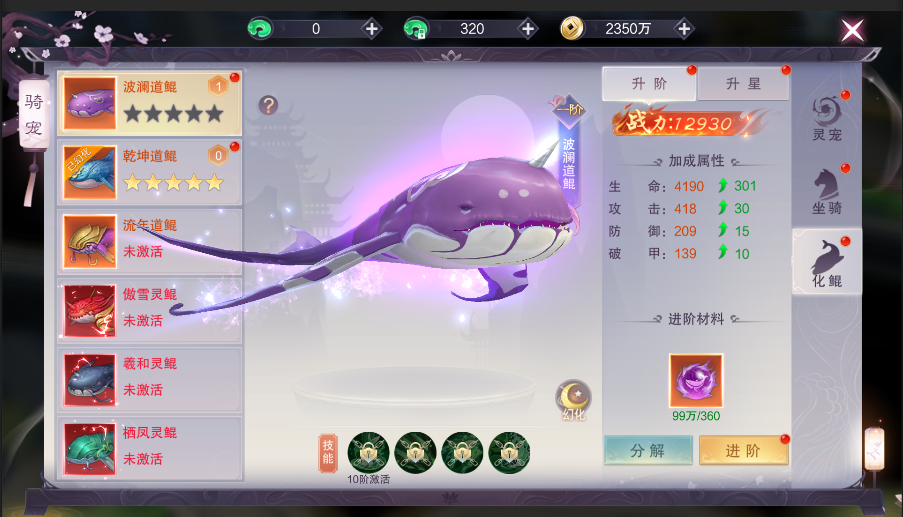The height and width of the screenshot is (517, 903).
Task: Open the 化鲲 side tab
Action: coord(826,261)
